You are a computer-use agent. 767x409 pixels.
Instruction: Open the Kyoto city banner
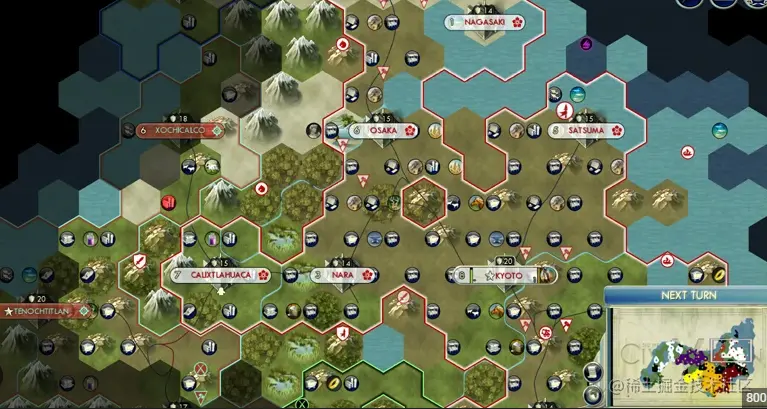505,275
